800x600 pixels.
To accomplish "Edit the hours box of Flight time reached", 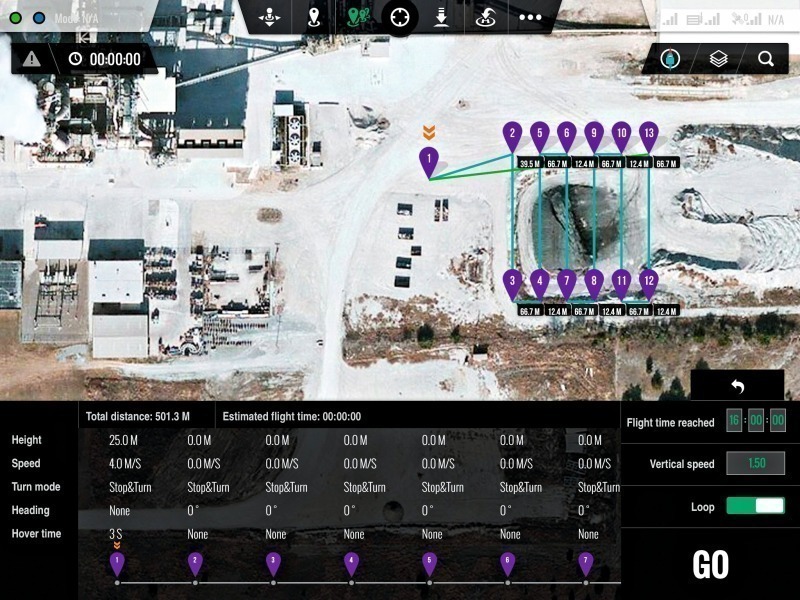I will [x=734, y=421].
